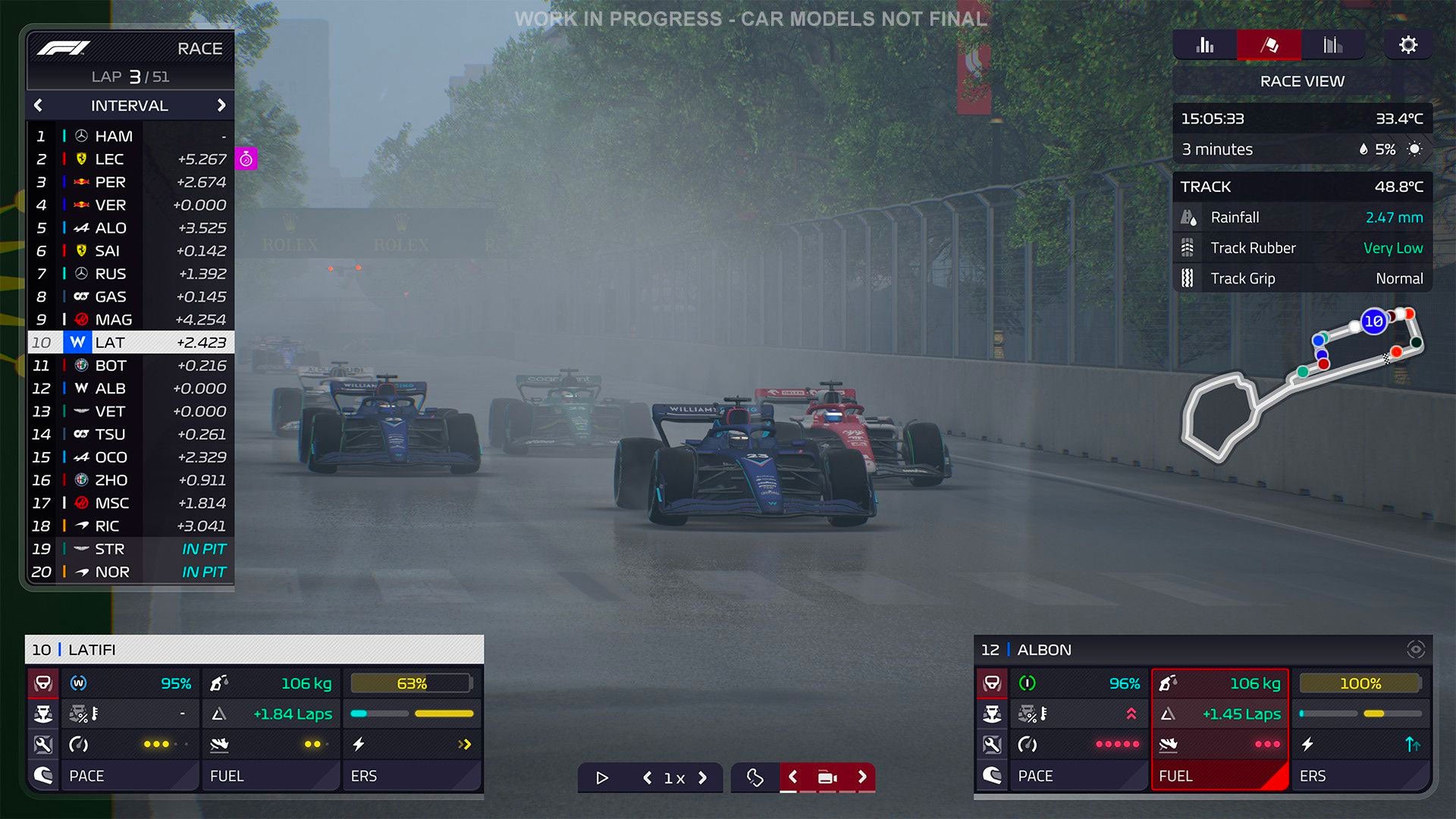The height and width of the screenshot is (819, 1456).
Task: Increase the simulation speed
Action: tap(702, 777)
